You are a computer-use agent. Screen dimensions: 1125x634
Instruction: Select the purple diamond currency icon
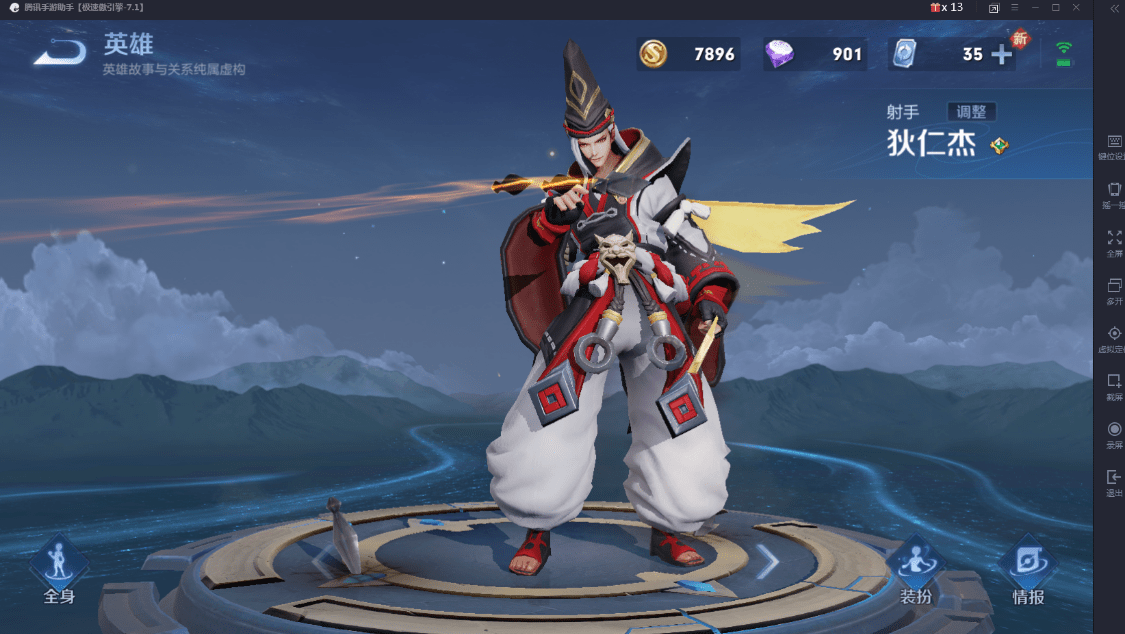click(779, 54)
